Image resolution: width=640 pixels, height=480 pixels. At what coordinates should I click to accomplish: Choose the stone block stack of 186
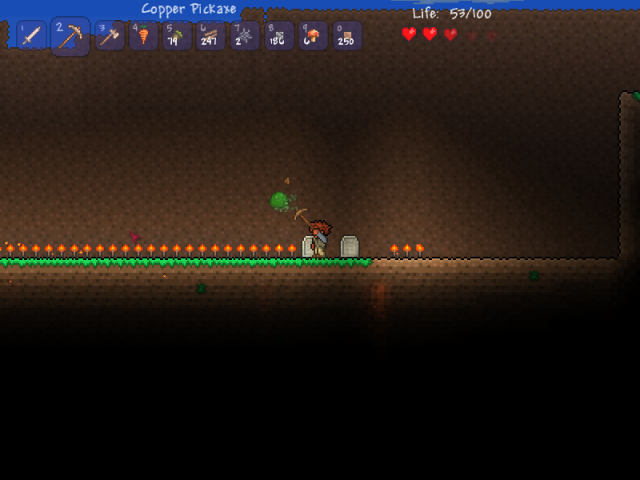pos(279,36)
